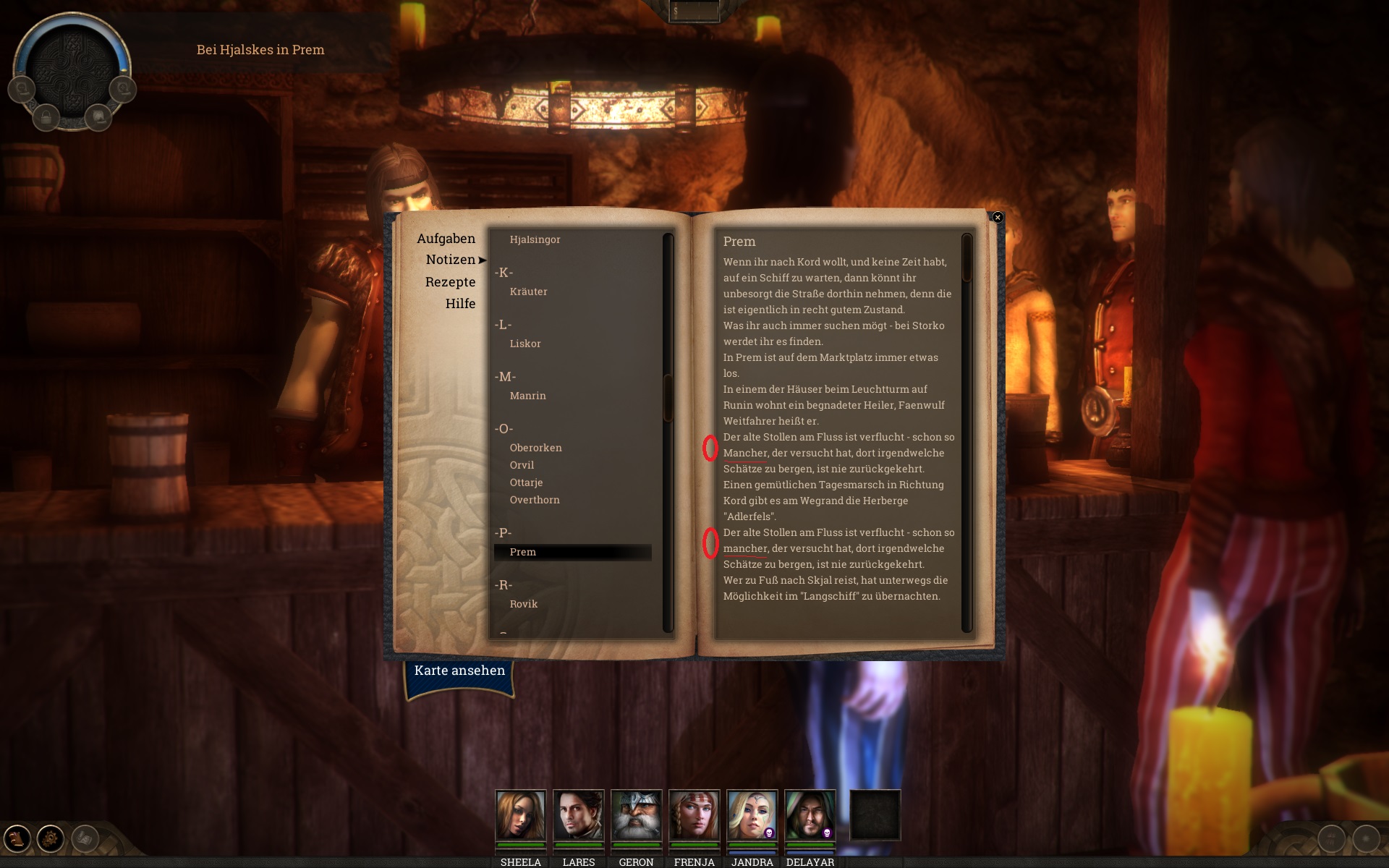Select Sheela's party portrait

(x=520, y=814)
